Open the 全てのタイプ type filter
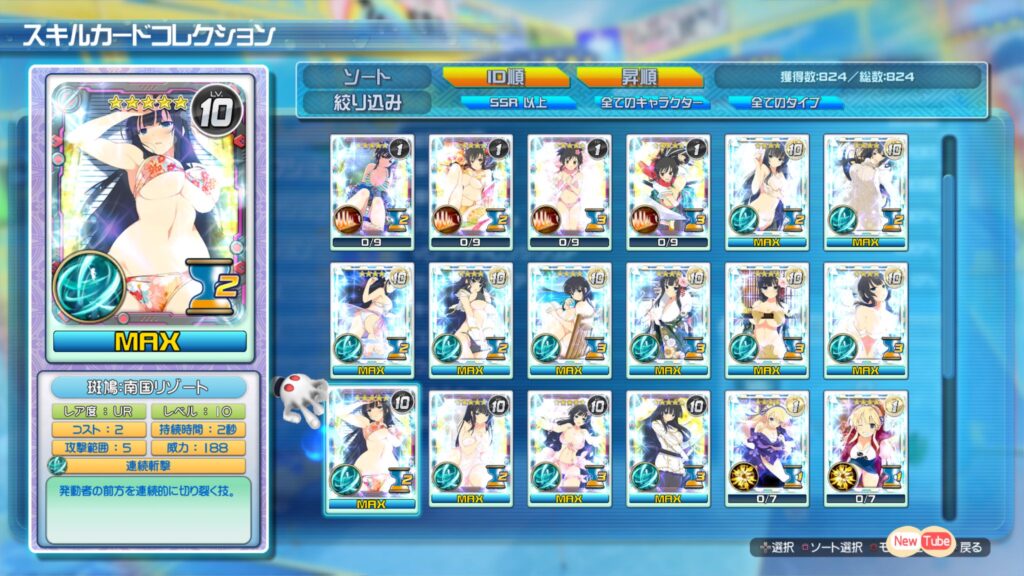 (x=785, y=102)
